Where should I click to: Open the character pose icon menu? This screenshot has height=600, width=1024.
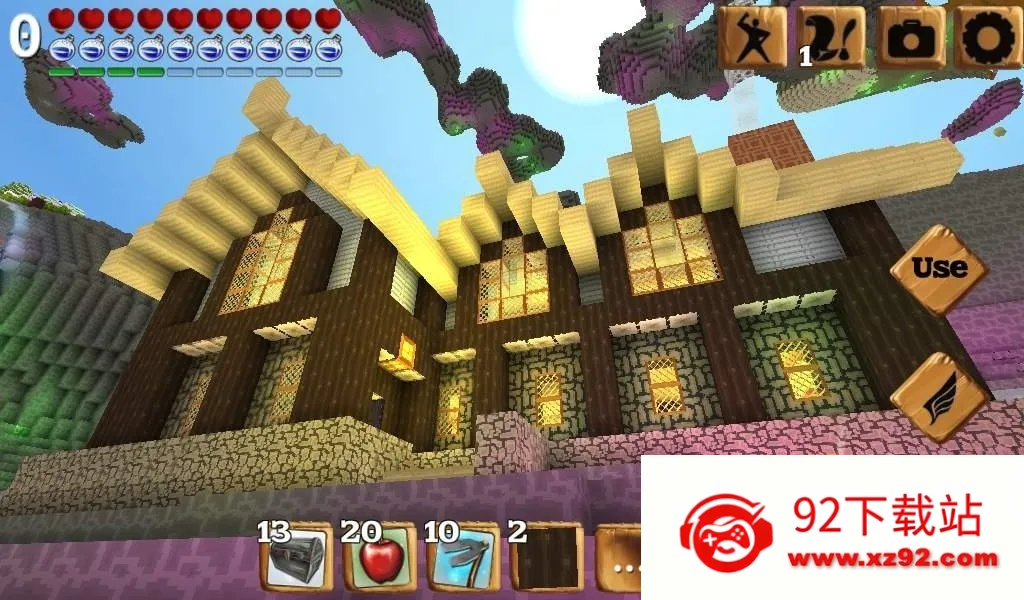point(751,37)
